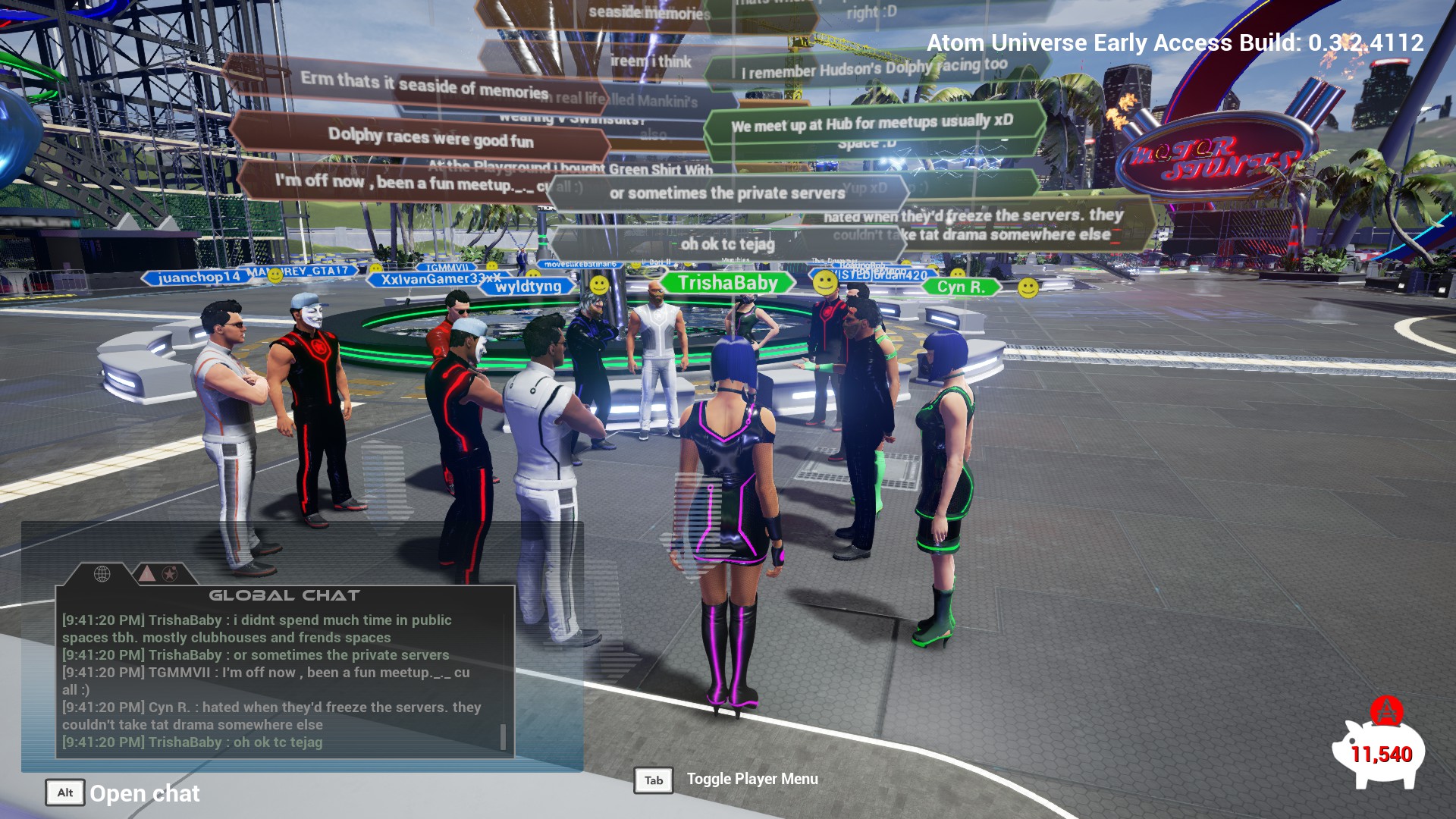Select the star circle chat tab

coord(170,574)
